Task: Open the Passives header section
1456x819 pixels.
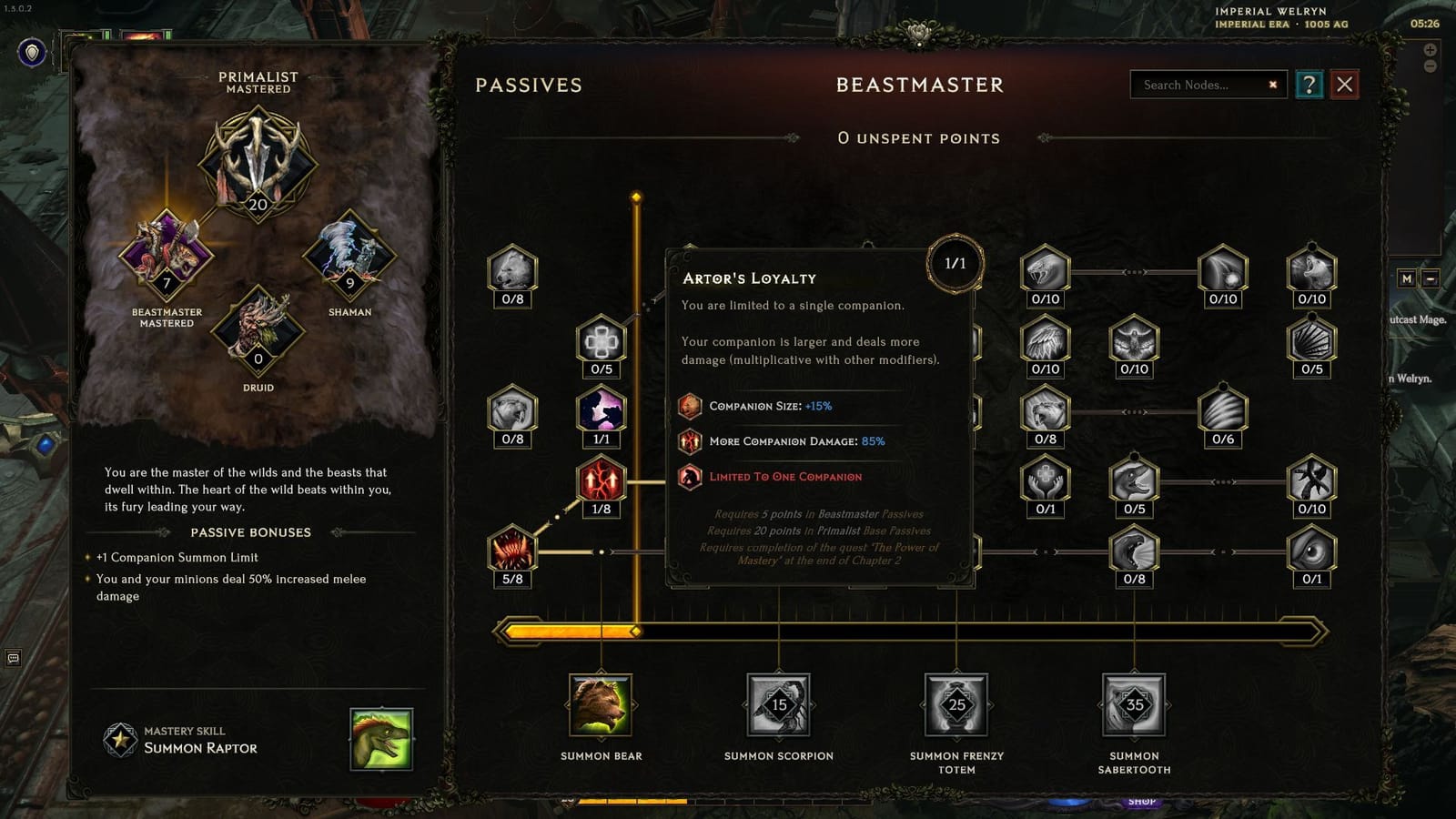Action: tap(528, 85)
